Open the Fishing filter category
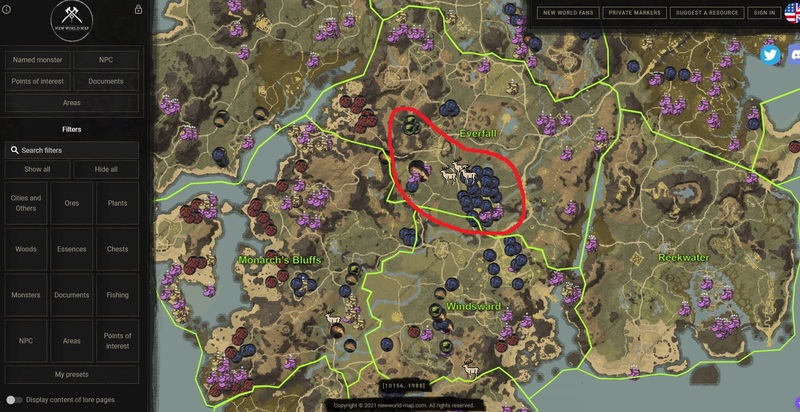 [117, 295]
